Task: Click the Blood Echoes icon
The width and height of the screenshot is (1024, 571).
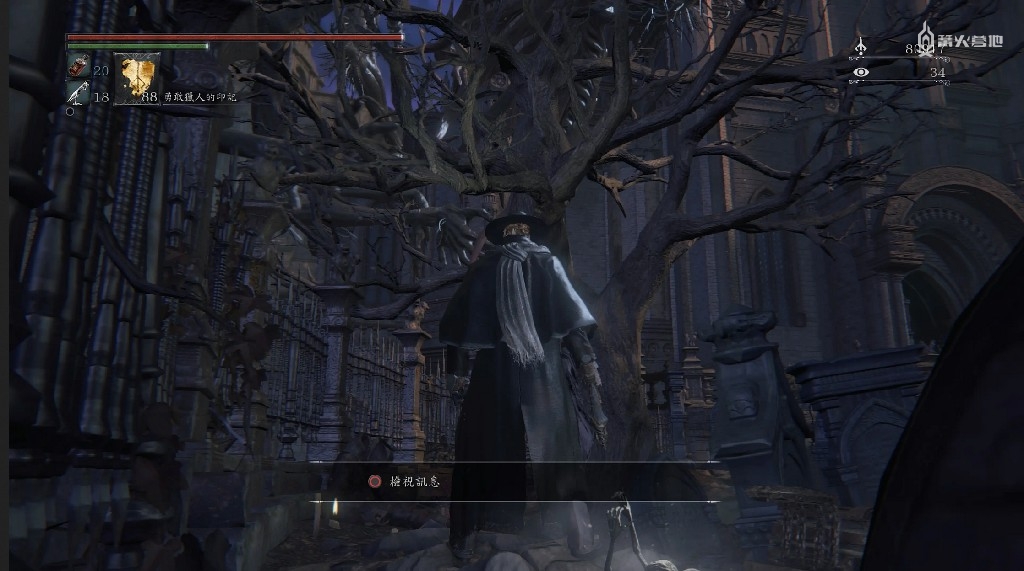Action: (861, 47)
